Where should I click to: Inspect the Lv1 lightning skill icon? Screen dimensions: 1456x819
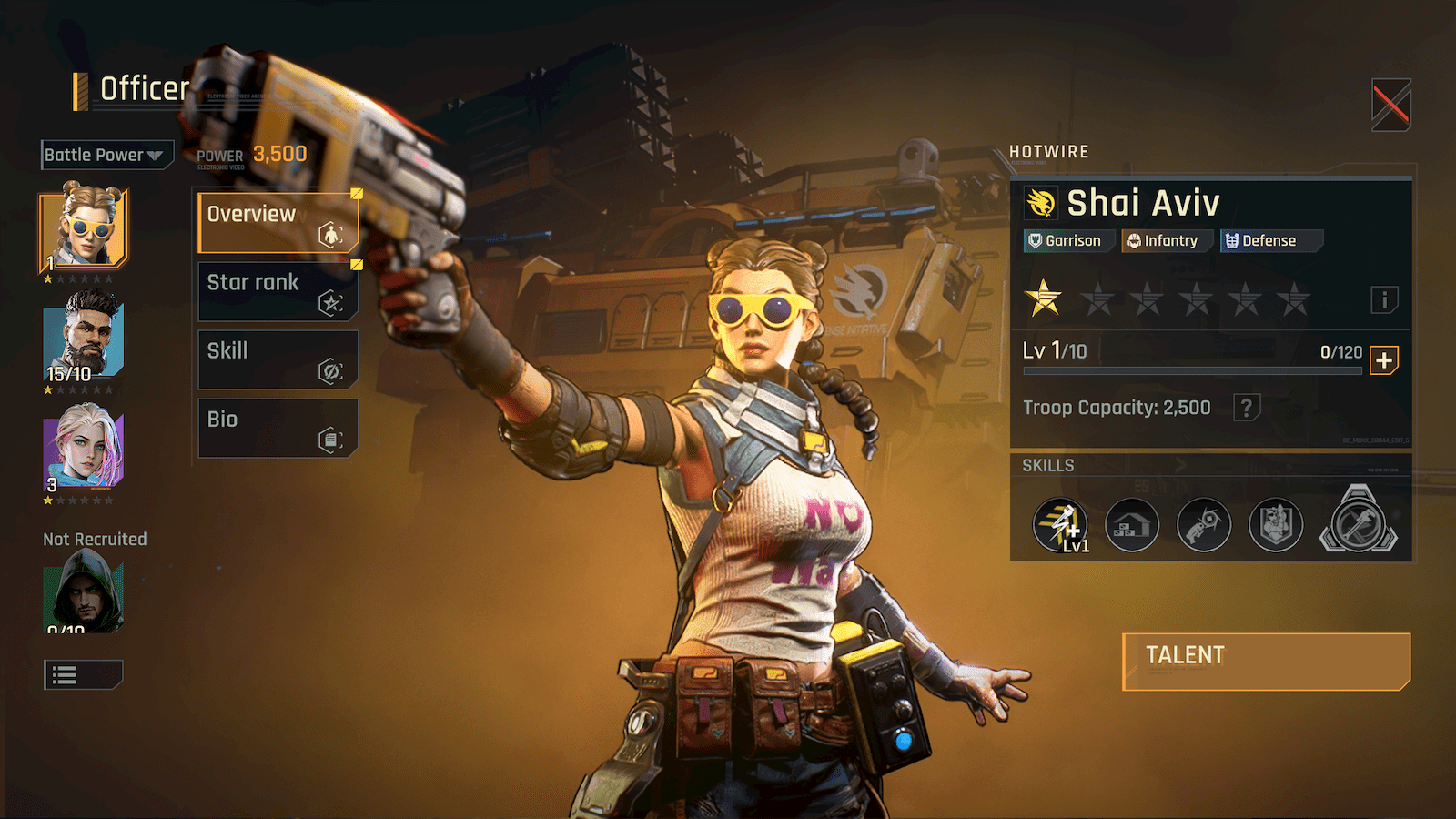coord(1060,525)
